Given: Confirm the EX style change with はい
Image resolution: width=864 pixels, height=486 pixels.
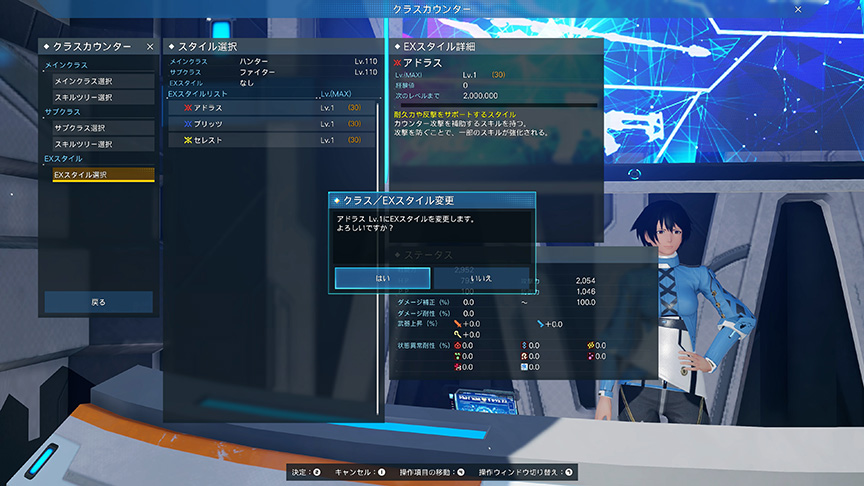Looking at the screenshot, I should (x=382, y=277).
